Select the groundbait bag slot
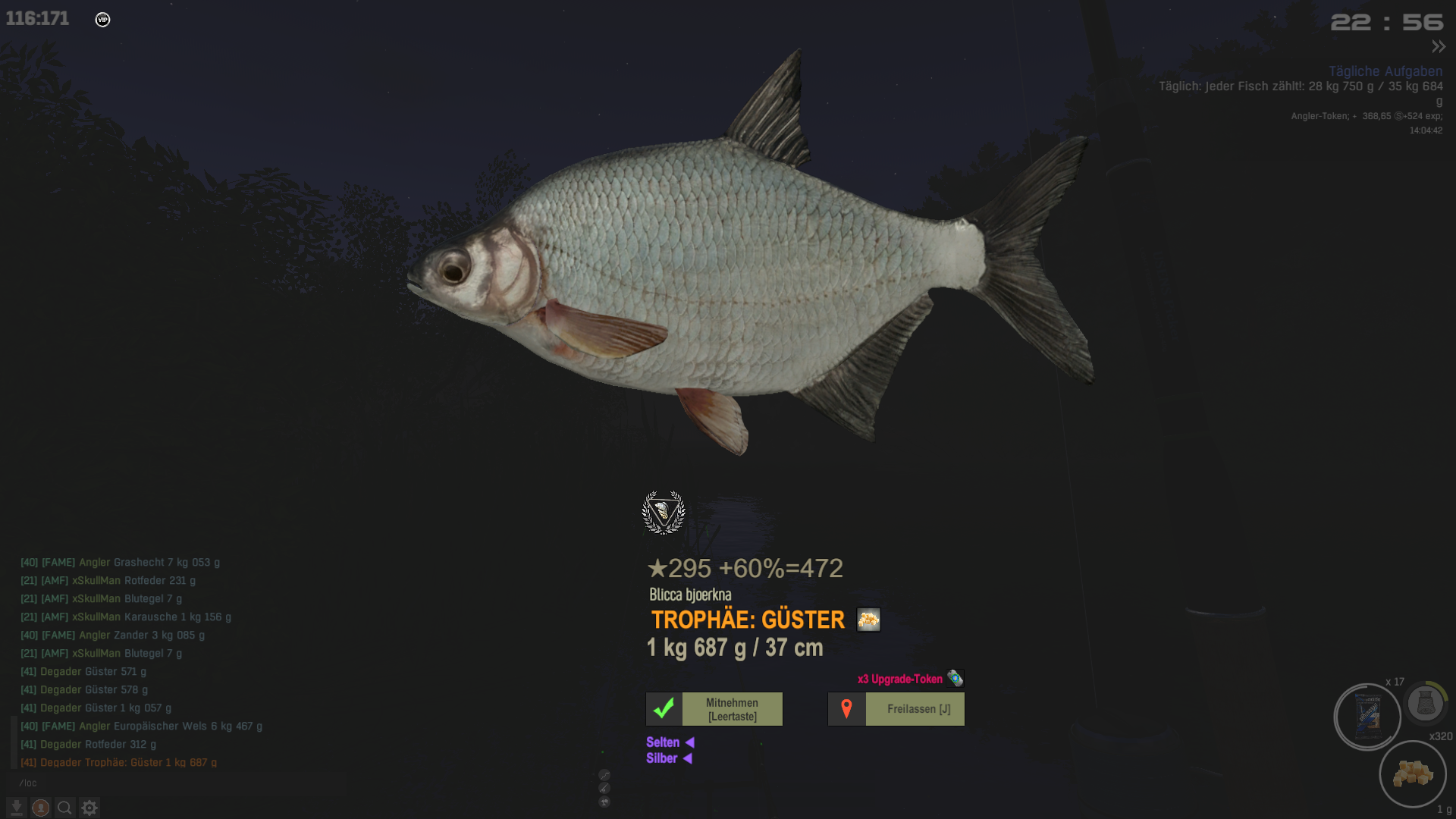 click(x=1367, y=717)
